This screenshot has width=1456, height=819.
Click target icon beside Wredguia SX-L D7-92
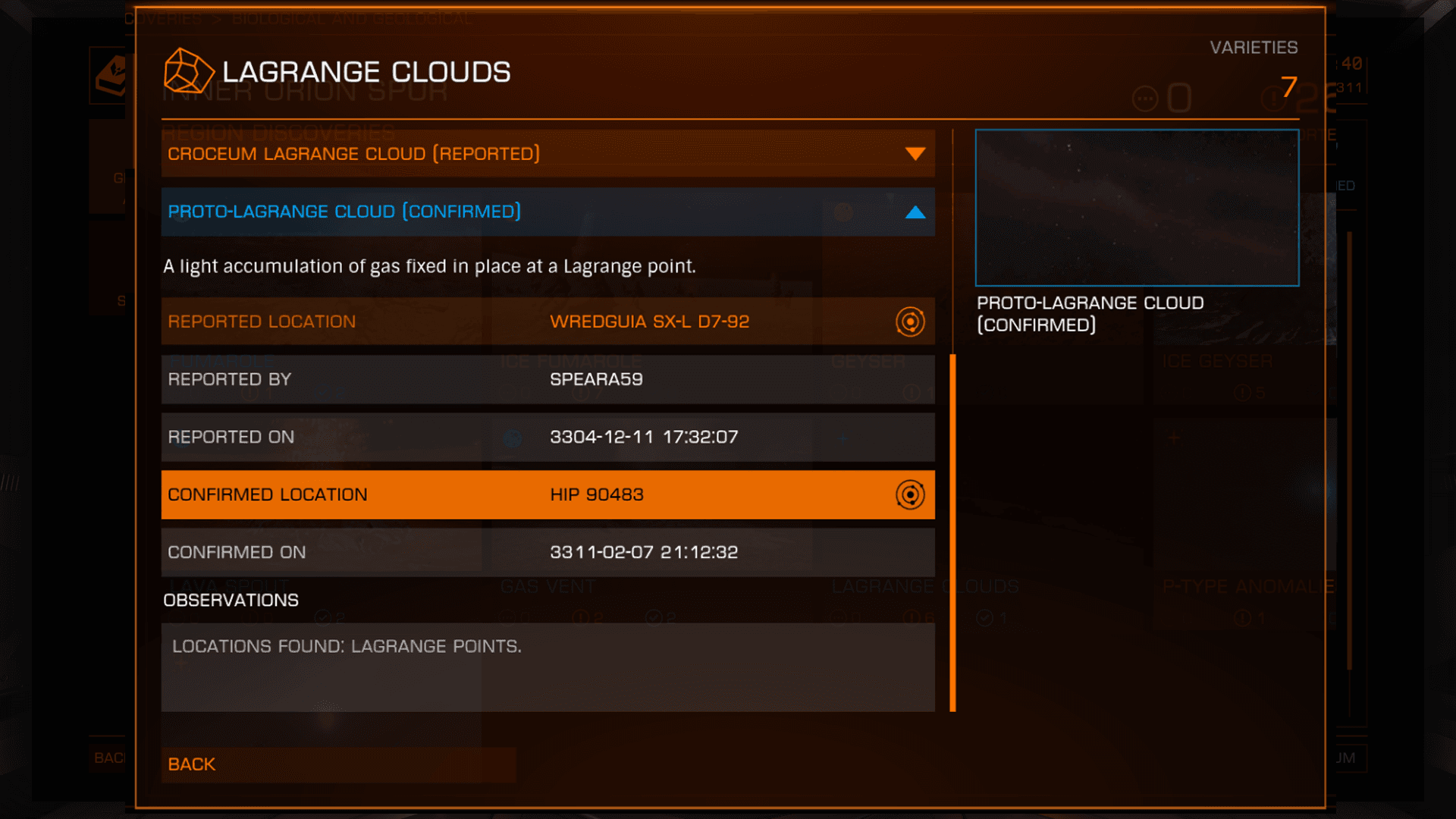click(x=910, y=322)
